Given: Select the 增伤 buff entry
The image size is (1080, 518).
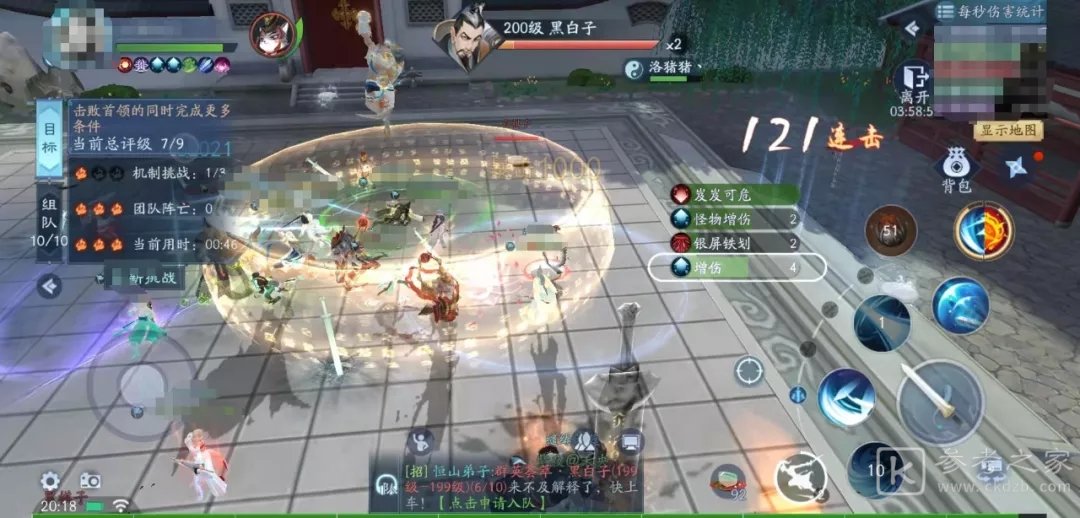Looking at the screenshot, I should click(x=737, y=267).
